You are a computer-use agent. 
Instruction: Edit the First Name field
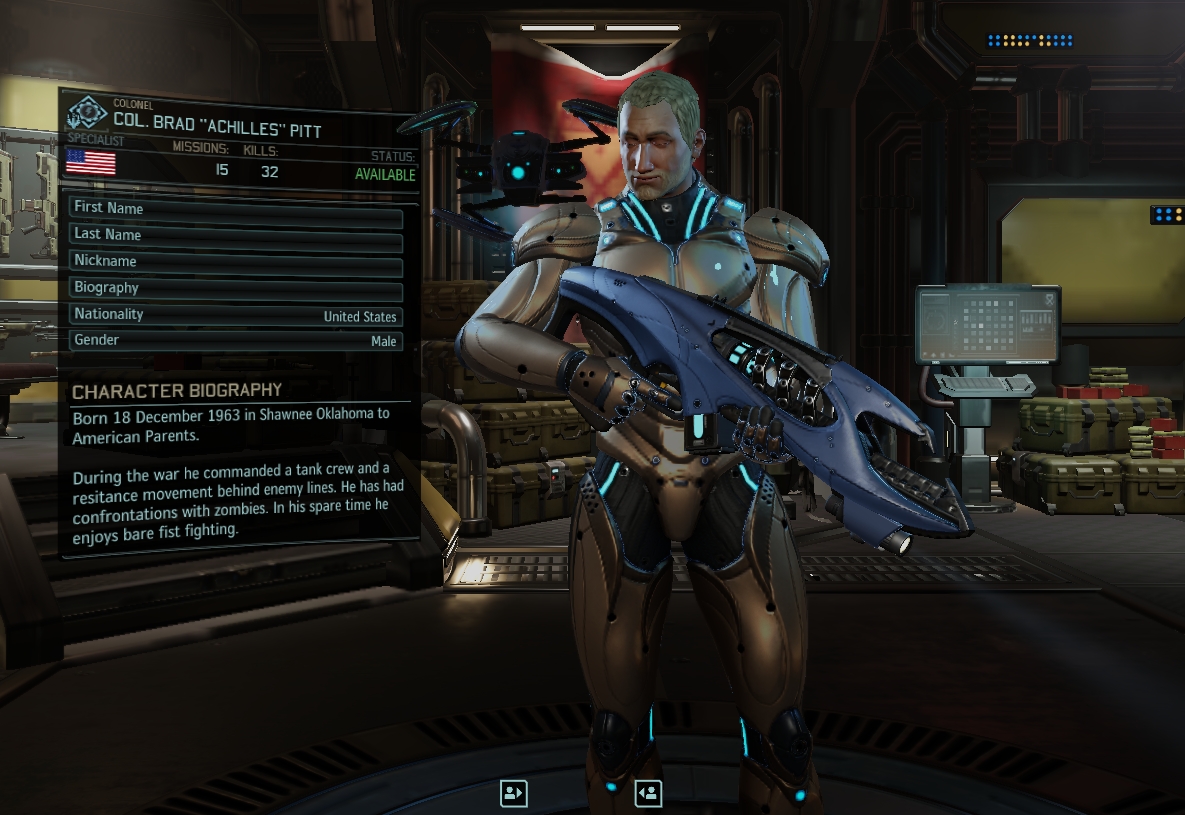(x=236, y=209)
